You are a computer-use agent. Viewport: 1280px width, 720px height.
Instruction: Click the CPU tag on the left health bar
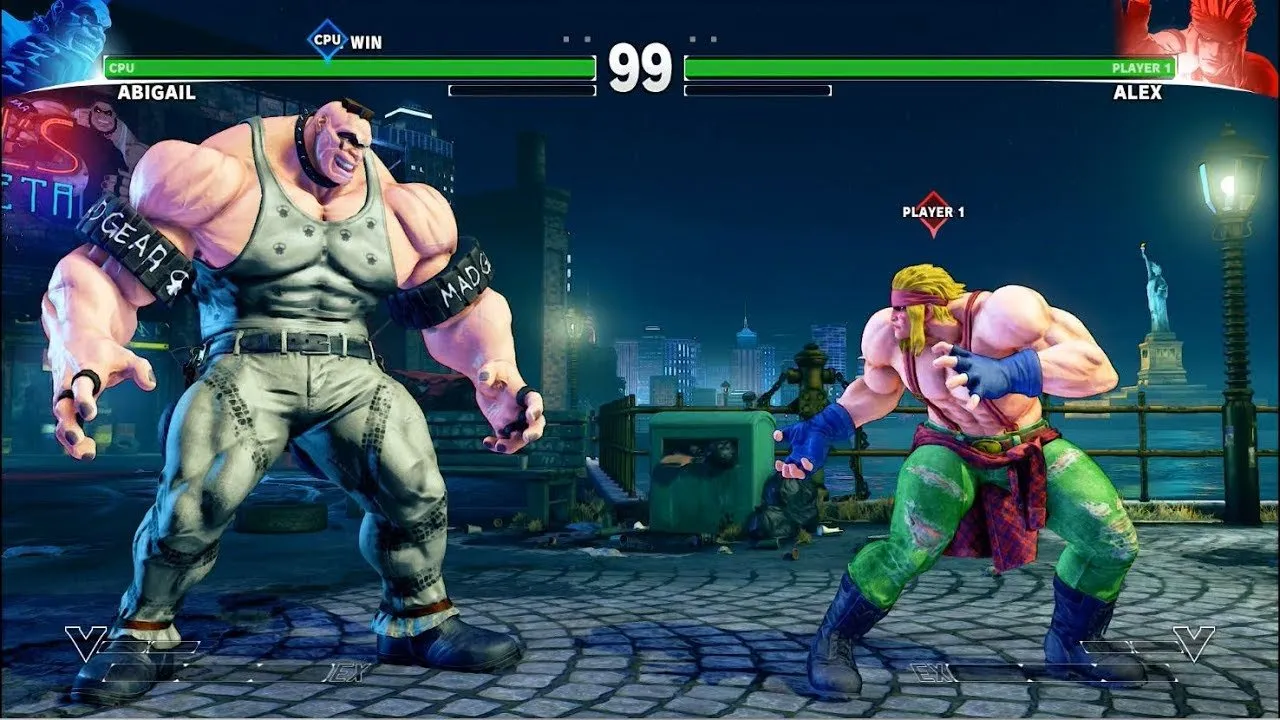[x=120, y=69]
